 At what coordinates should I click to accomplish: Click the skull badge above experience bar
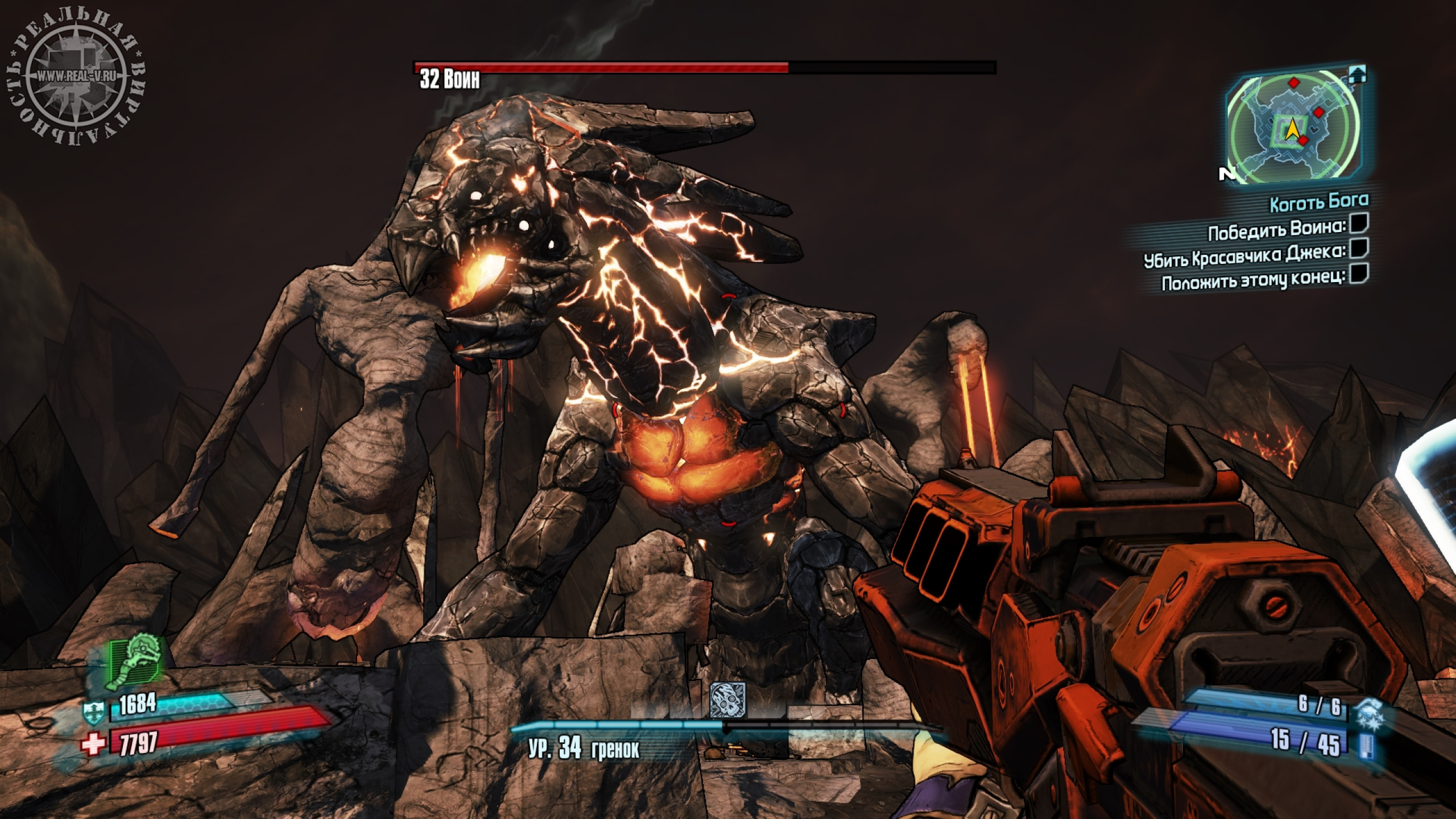pyautogui.click(x=727, y=701)
